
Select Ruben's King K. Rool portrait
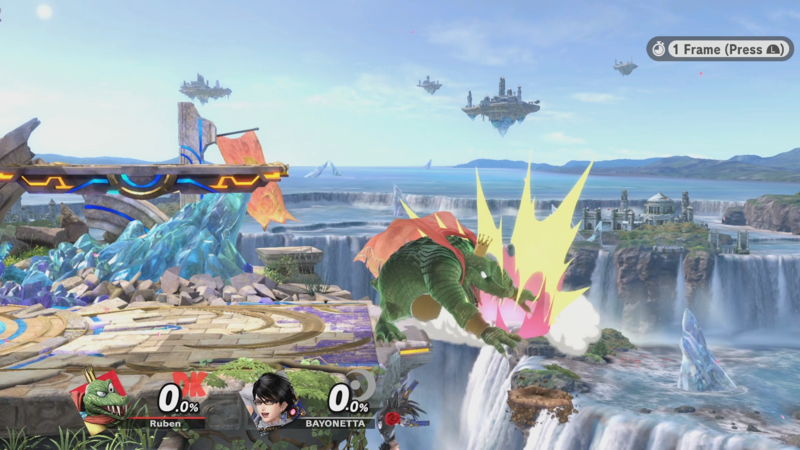click(103, 398)
